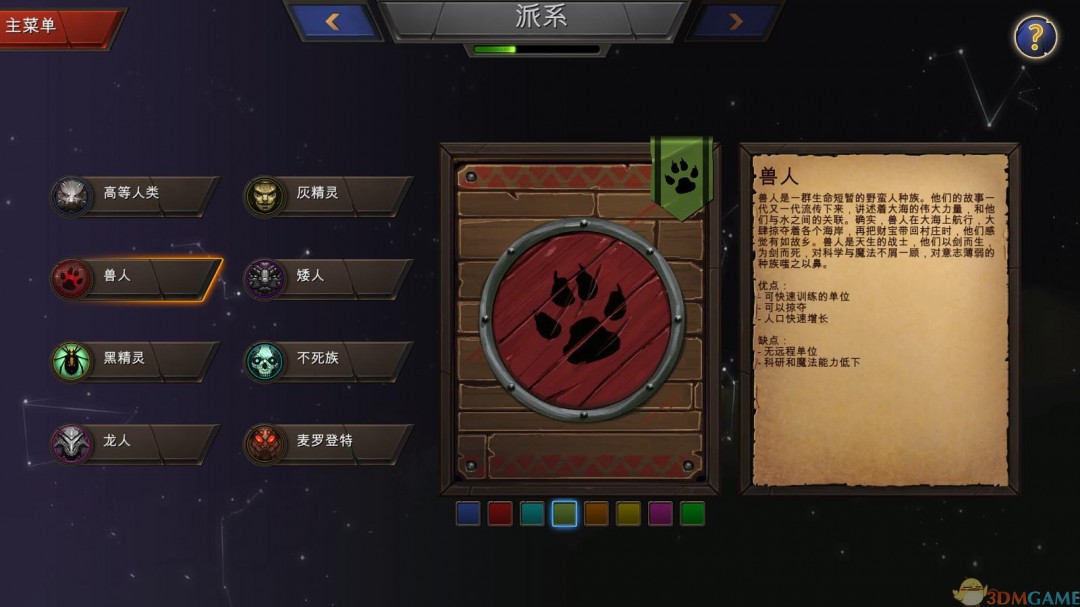1080x607 pixels.
Task: Go to next page with right arrow
Action: [735, 21]
